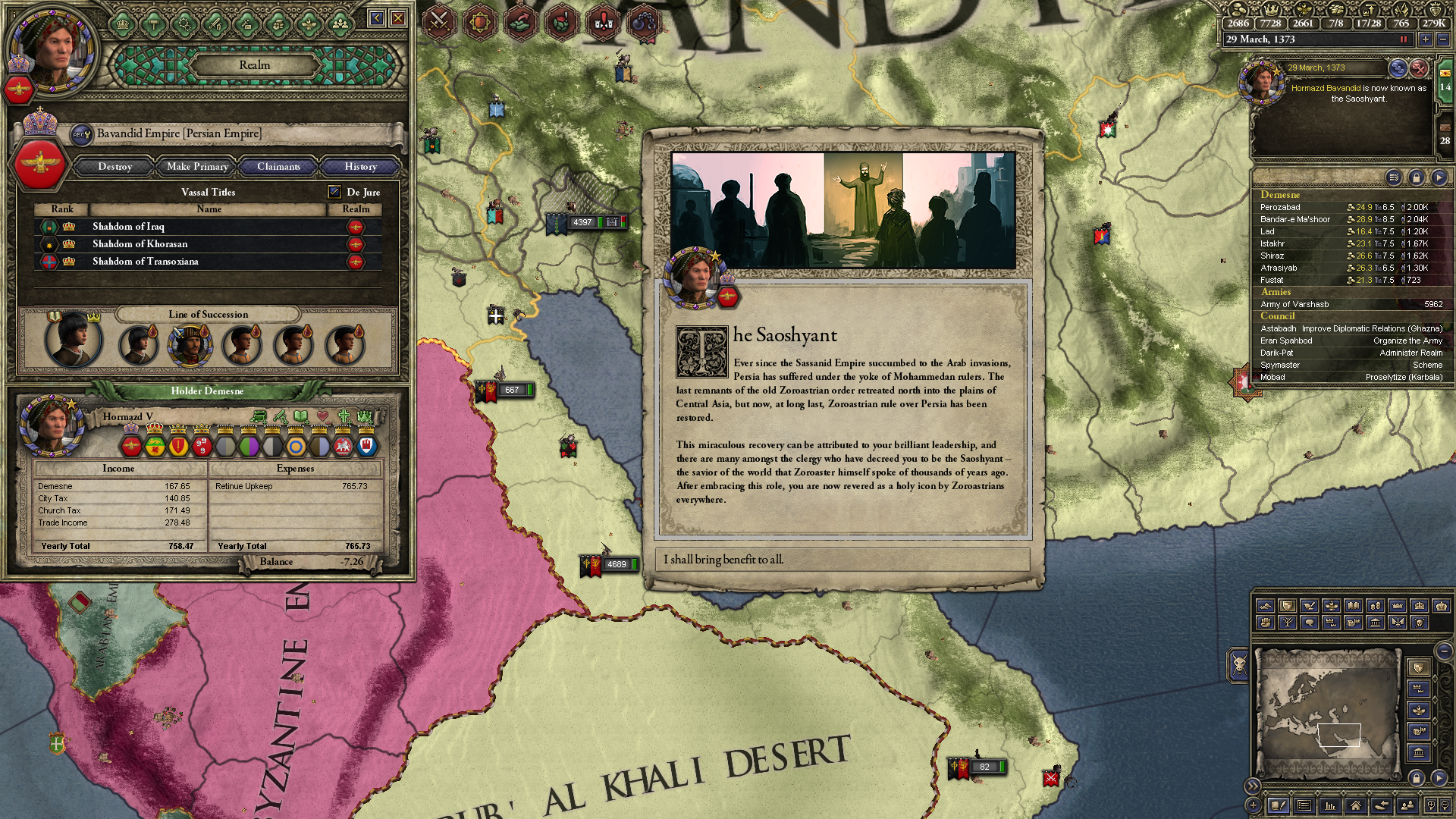Select the Army of Varshasb
The width and height of the screenshot is (1456, 819).
click(1295, 304)
